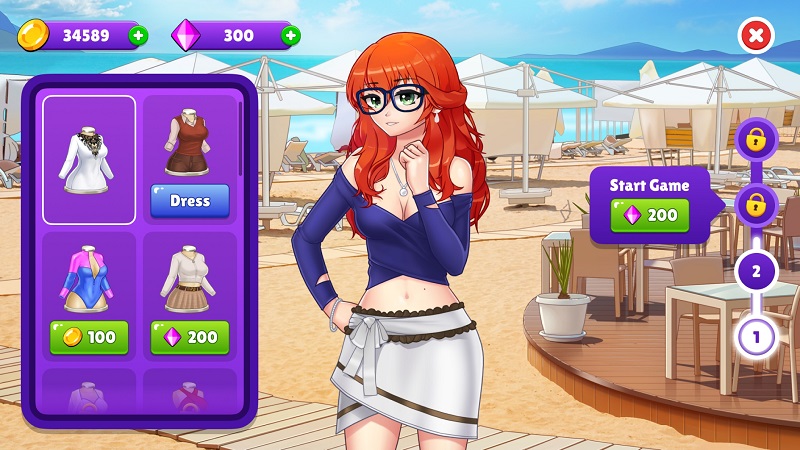
Task: Select level 2 stage node
Action: click(756, 271)
